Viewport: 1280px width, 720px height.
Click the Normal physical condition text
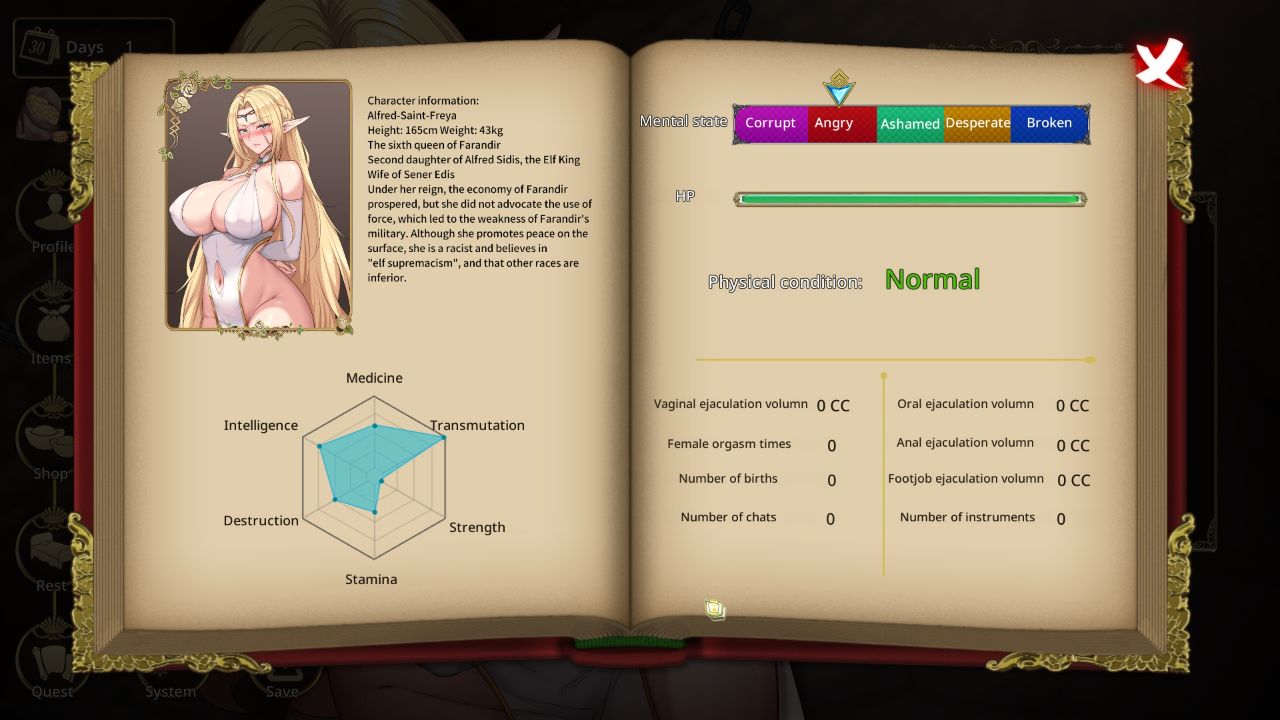[931, 279]
